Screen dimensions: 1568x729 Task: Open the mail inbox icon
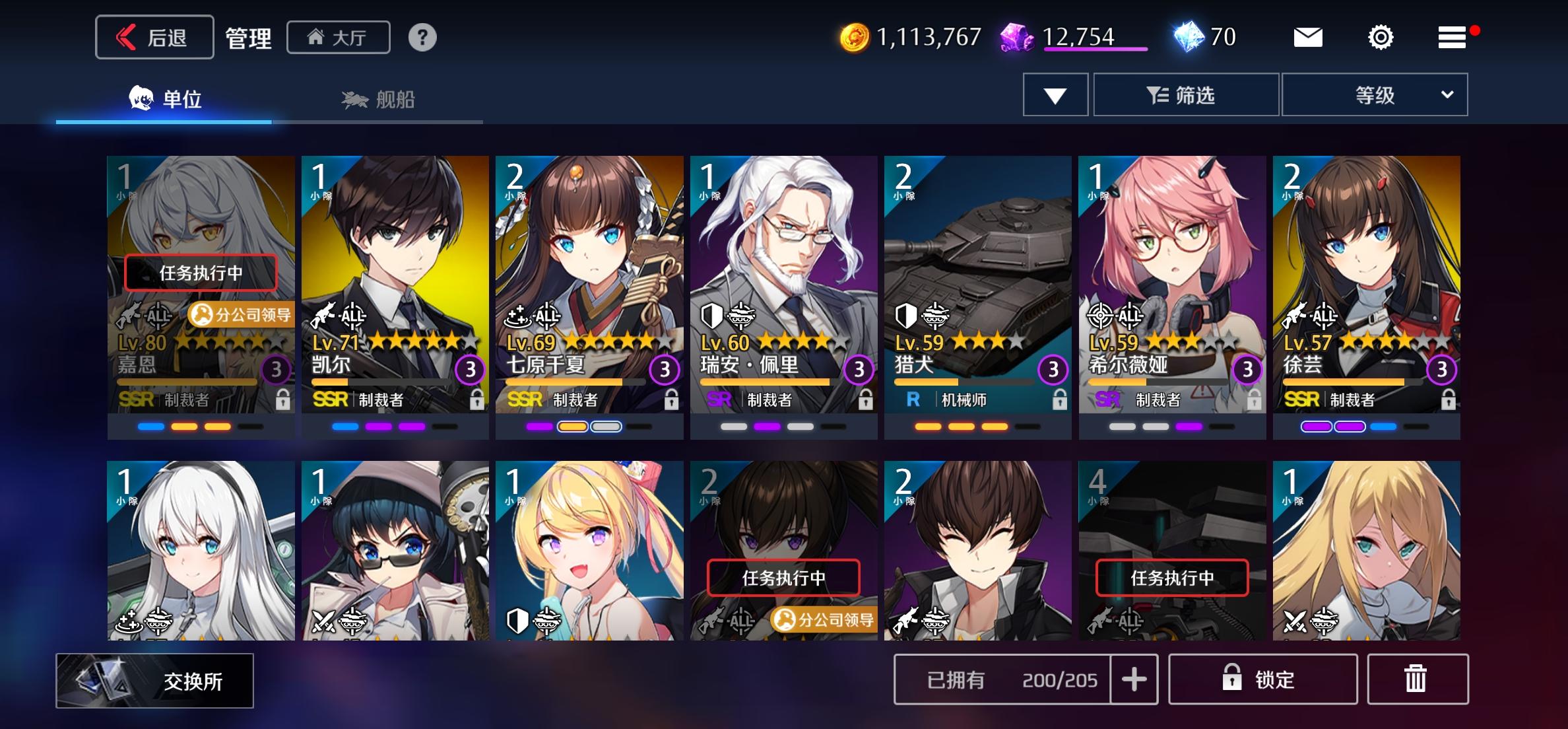(x=1309, y=38)
